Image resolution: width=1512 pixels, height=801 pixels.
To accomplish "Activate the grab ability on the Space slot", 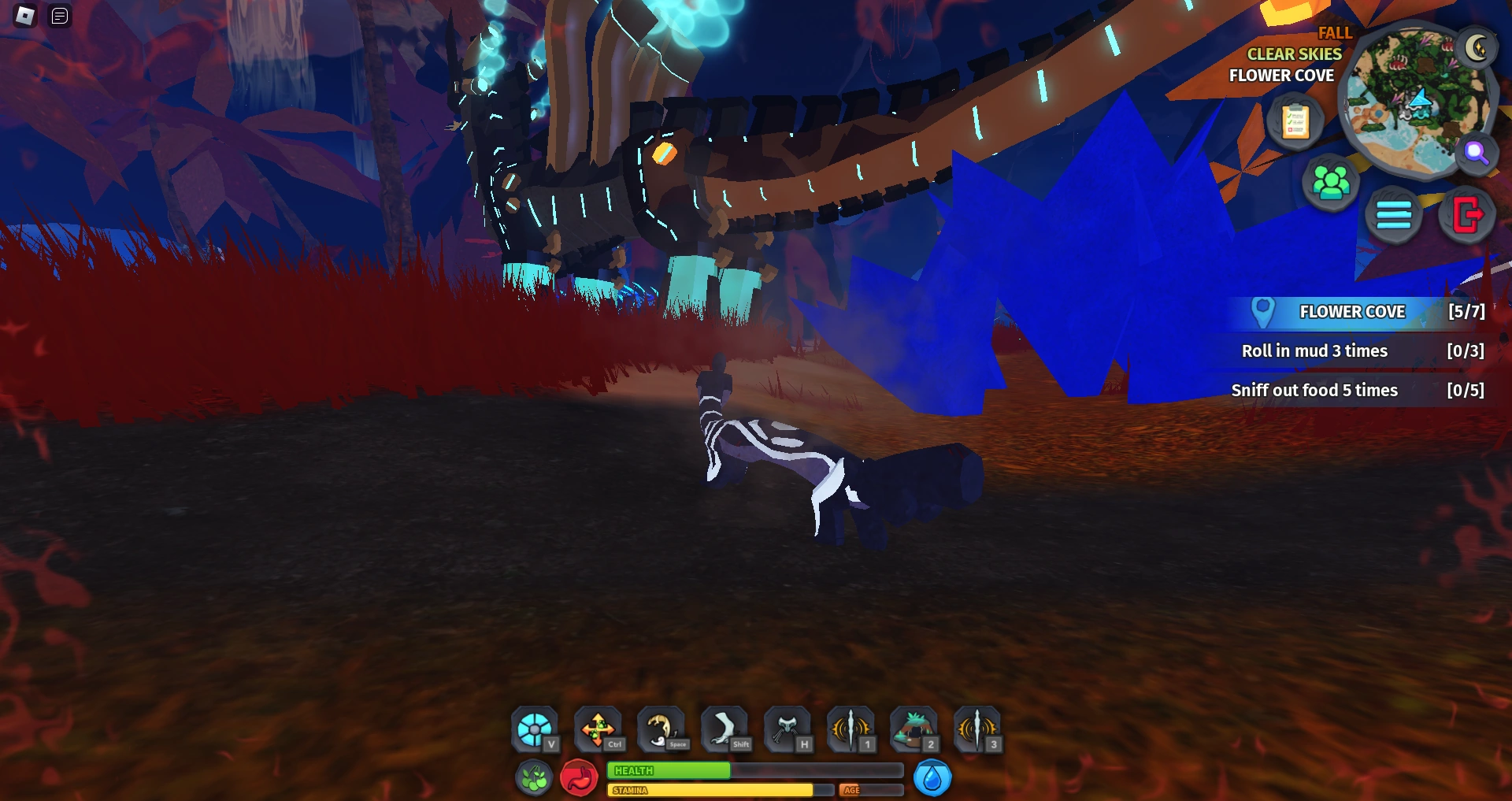I will point(662,729).
